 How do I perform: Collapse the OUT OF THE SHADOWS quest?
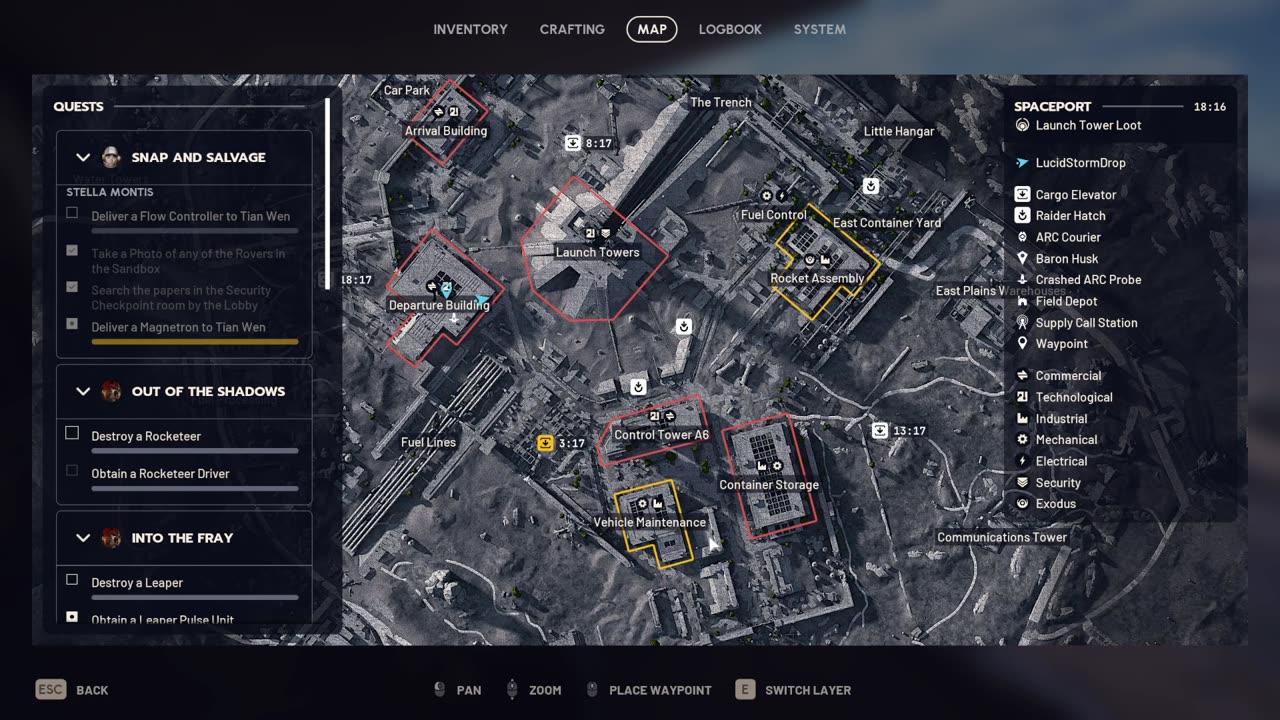[x=84, y=391]
